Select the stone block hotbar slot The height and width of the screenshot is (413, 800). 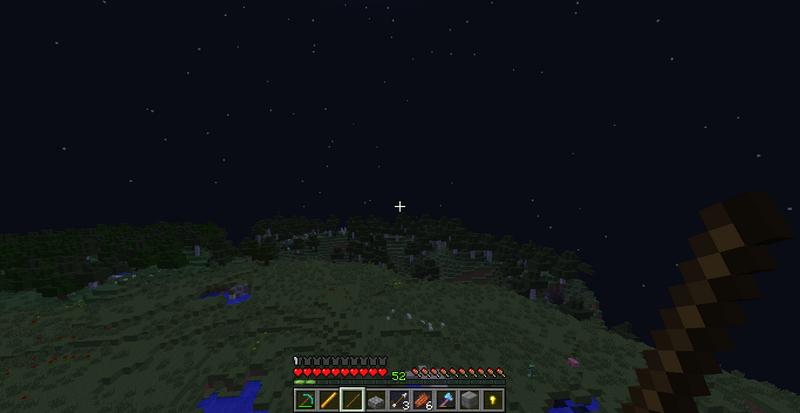[x=468, y=400]
